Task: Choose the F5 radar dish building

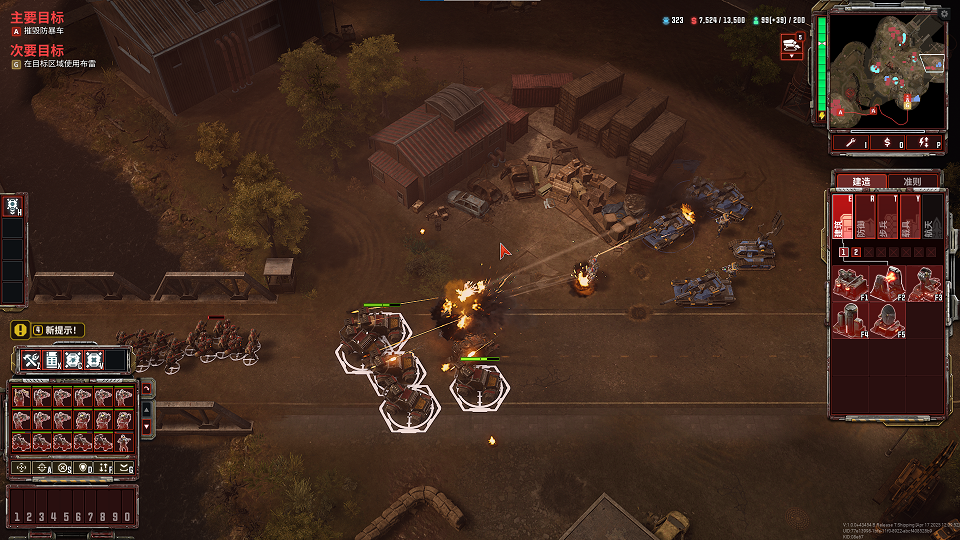Action: click(x=887, y=319)
